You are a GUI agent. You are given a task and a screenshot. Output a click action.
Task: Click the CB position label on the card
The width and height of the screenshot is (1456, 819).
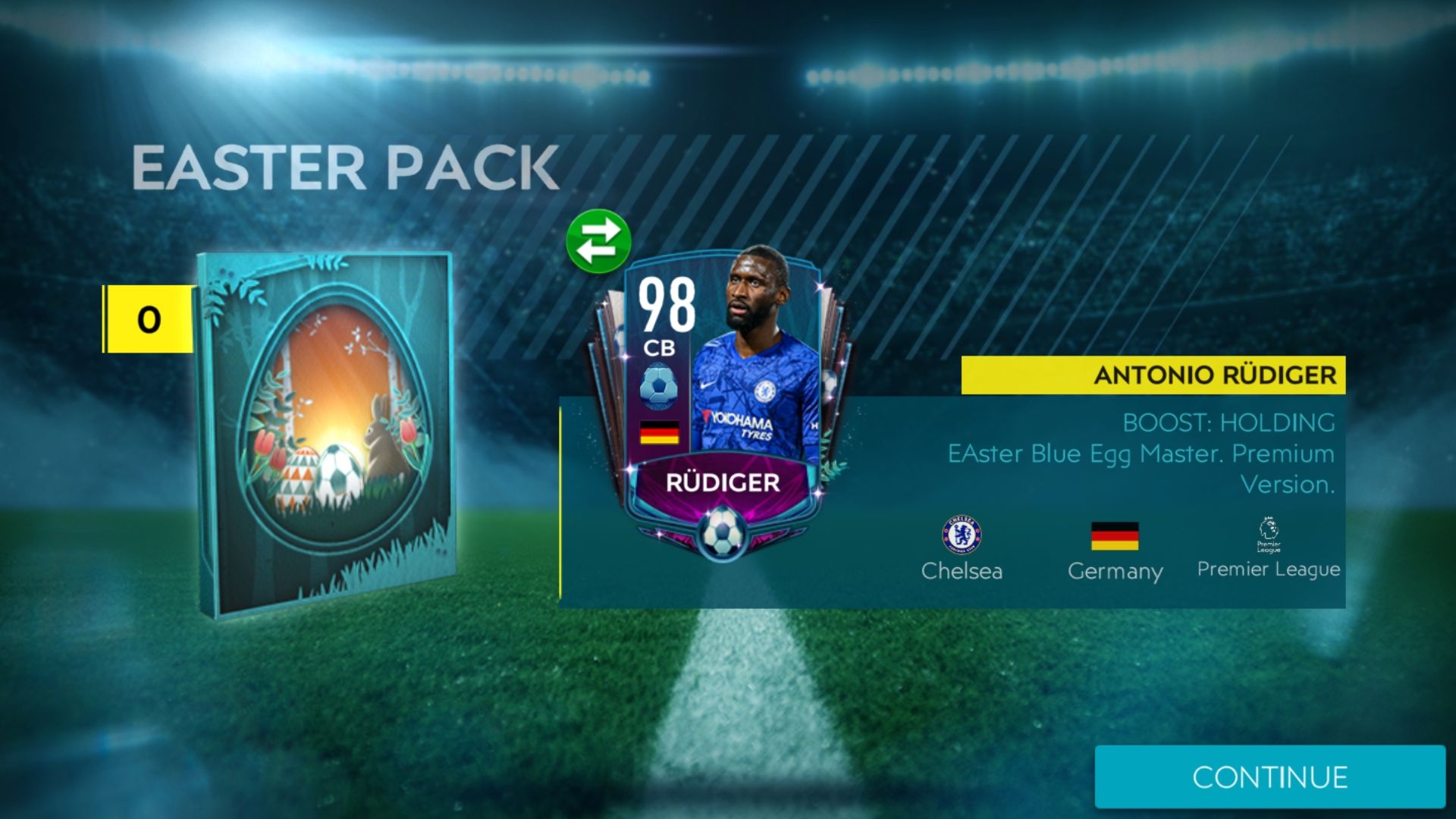tap(661, 348)
